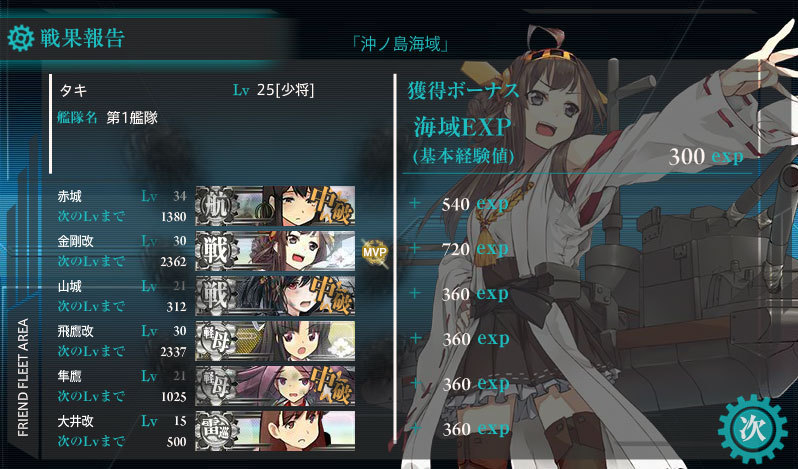The width and height of the screenshot is (798, 469).
Task: Select the 隼鷹 ship banner
Action: coord(275,383)
